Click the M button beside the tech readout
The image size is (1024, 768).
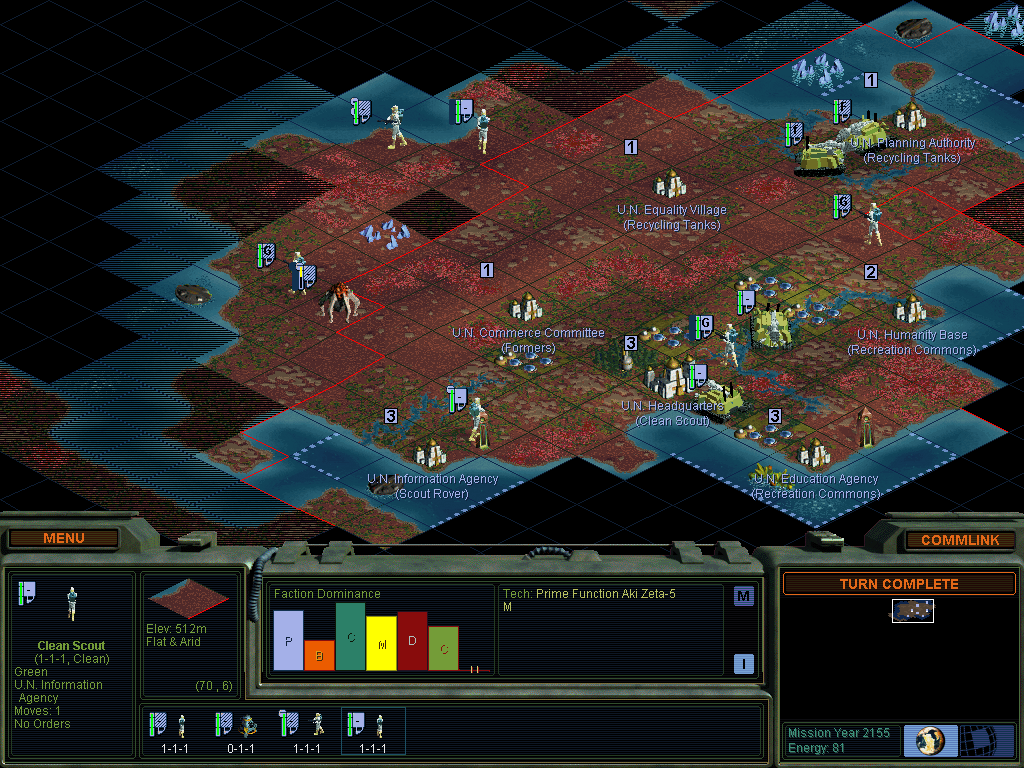click(x=743, y=596)
